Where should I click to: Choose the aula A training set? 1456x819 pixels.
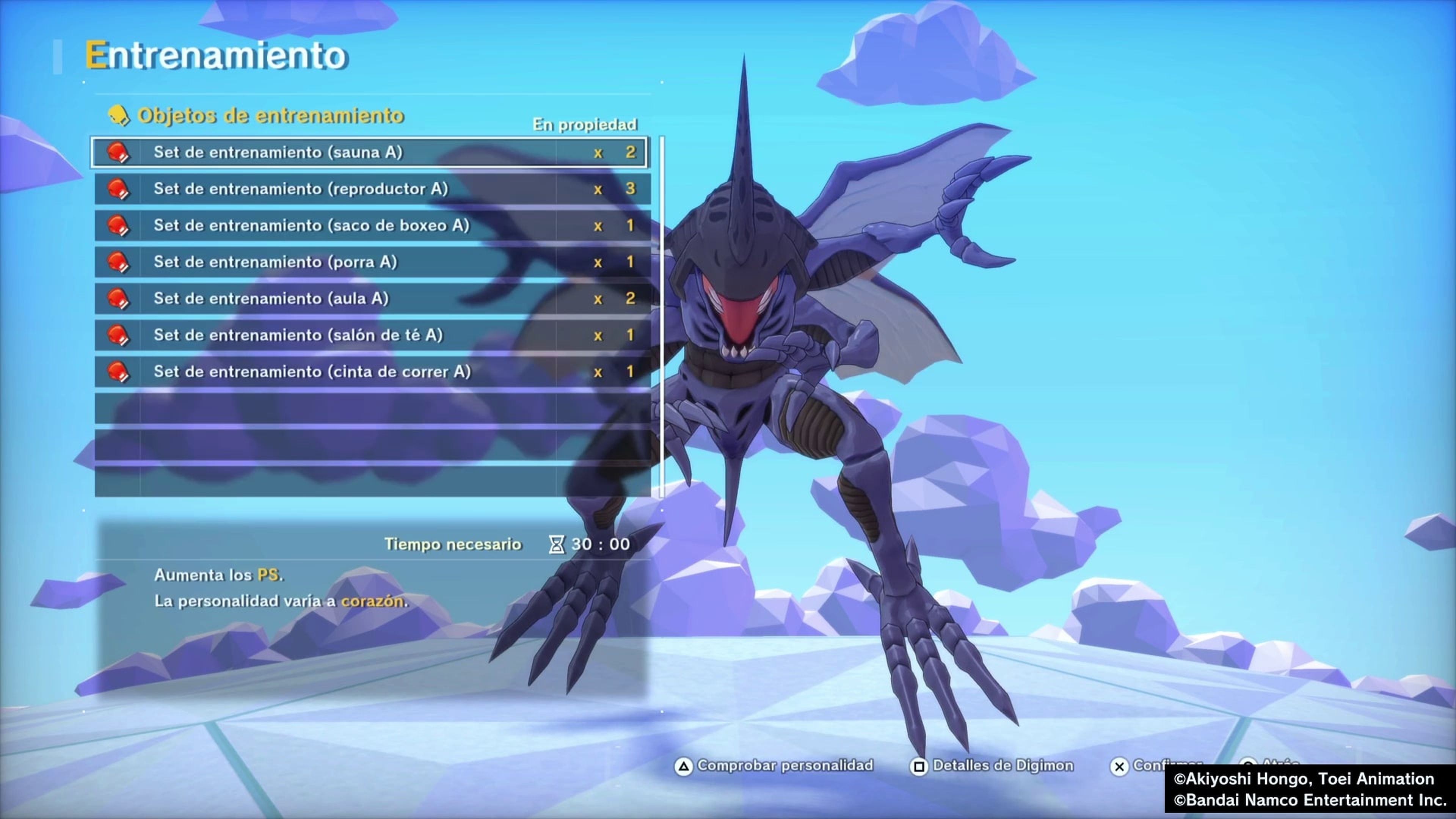click(x=370, y=298)
